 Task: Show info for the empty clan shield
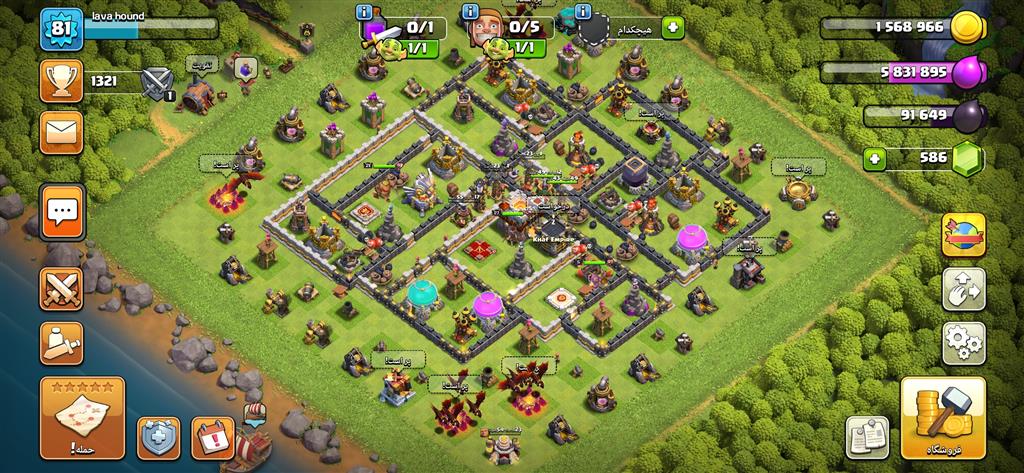(x=584, y=13)
